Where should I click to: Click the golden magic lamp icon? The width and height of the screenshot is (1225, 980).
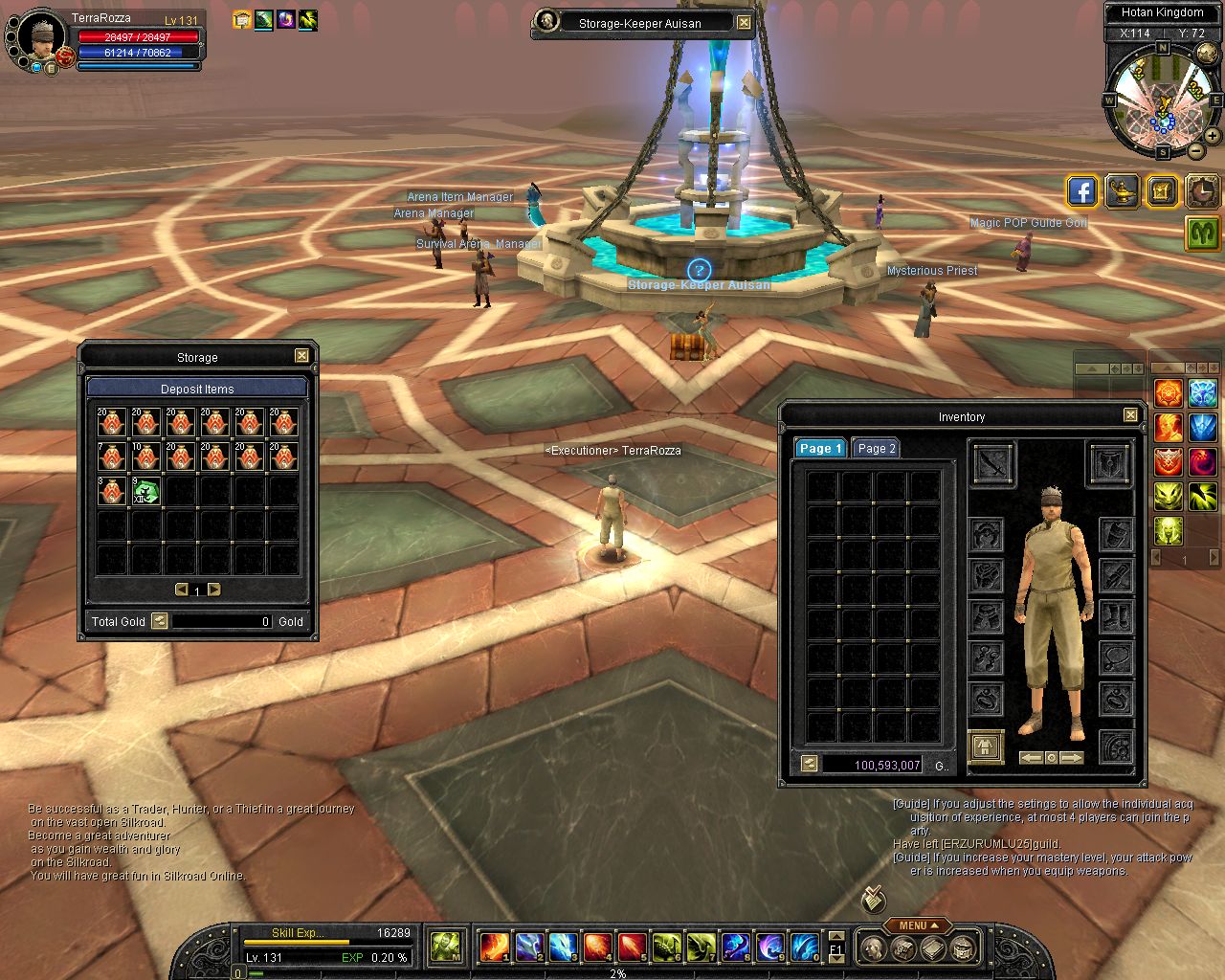click(x=1122, y=191)
